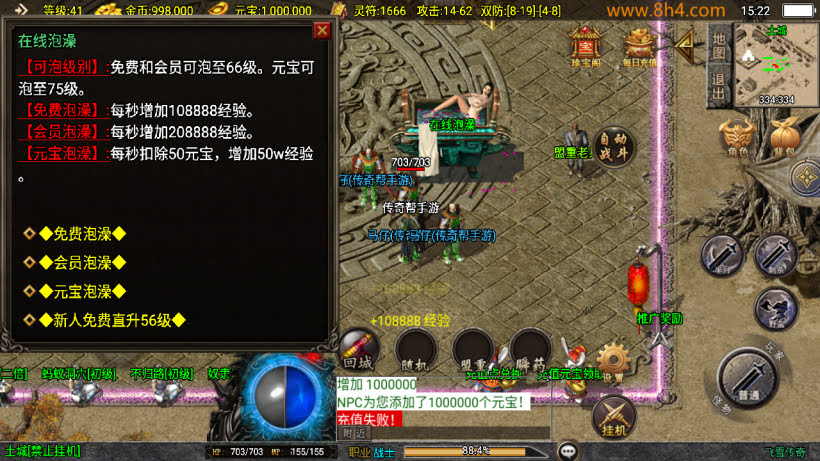Open the chat speech-bubble button

(568, 451)
